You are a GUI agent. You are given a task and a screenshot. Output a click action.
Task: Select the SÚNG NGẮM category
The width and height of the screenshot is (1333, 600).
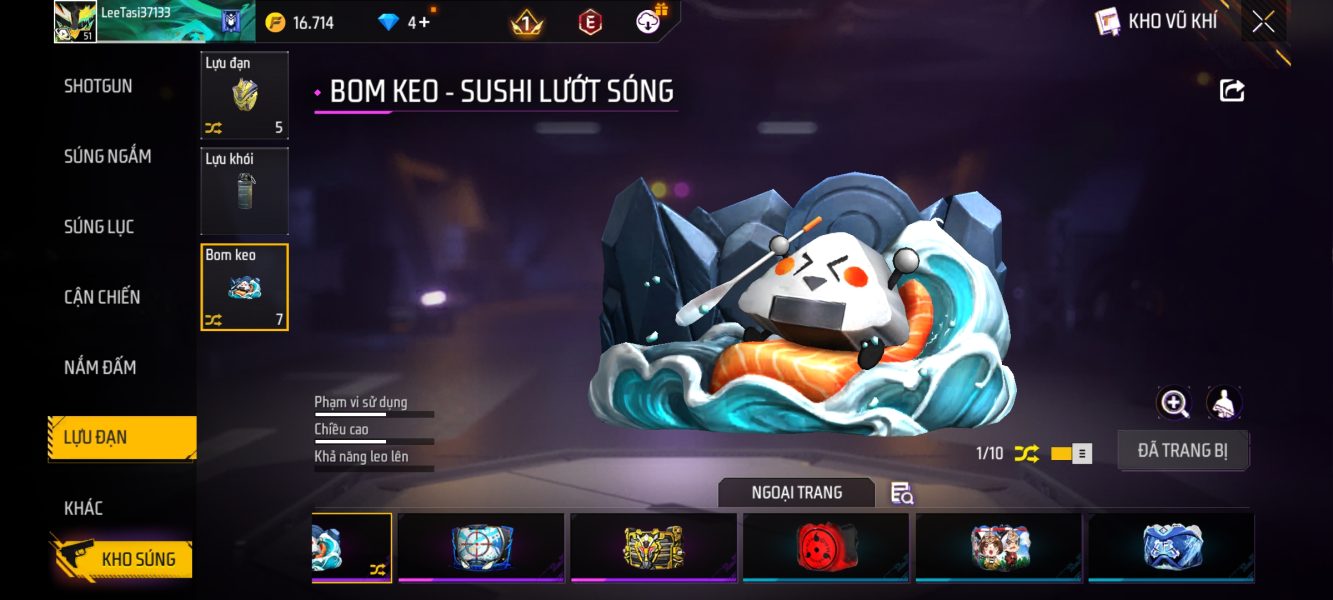(x=107, y=156)
